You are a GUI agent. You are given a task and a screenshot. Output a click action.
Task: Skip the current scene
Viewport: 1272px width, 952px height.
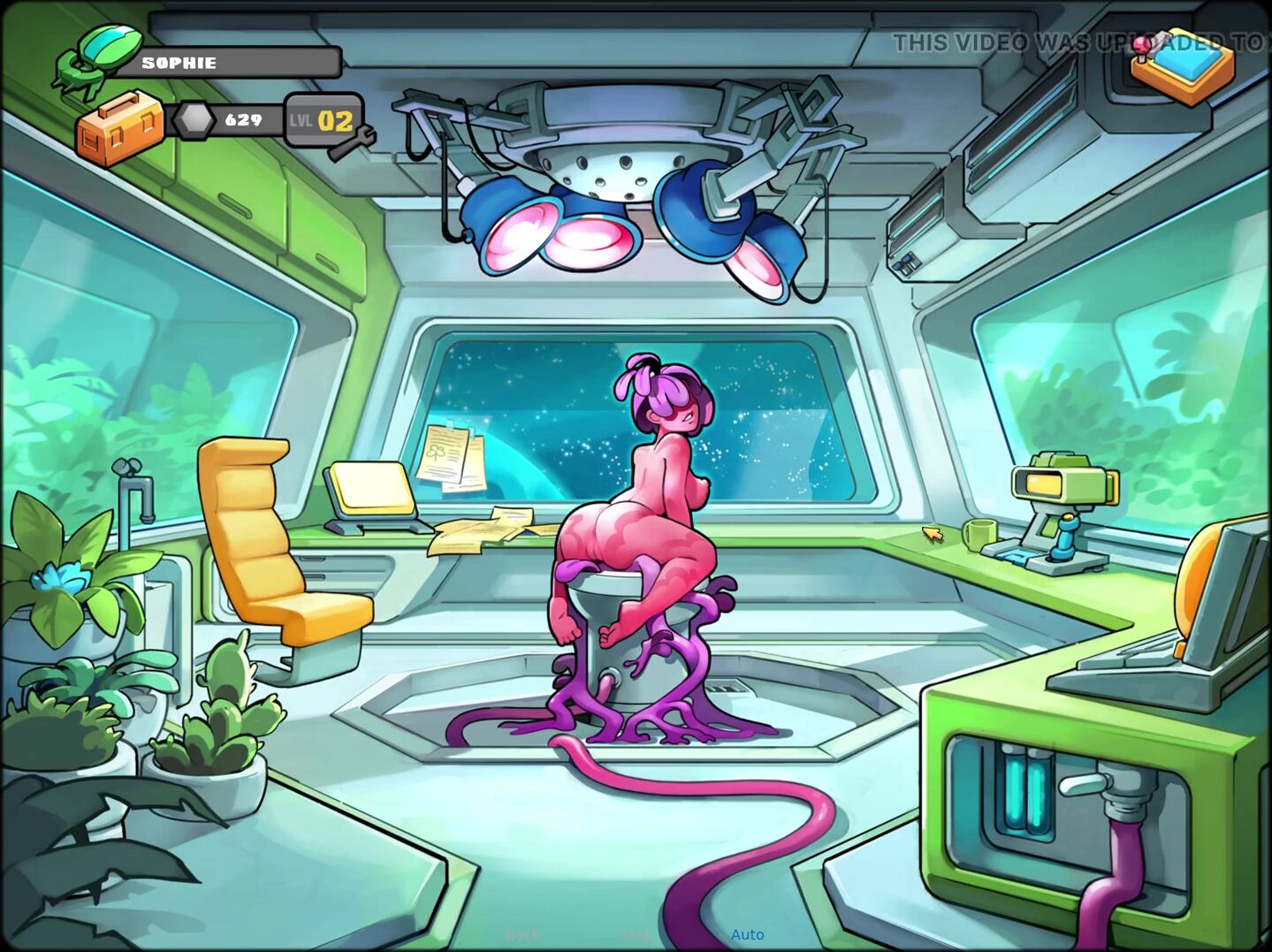[x=635, y=934]
